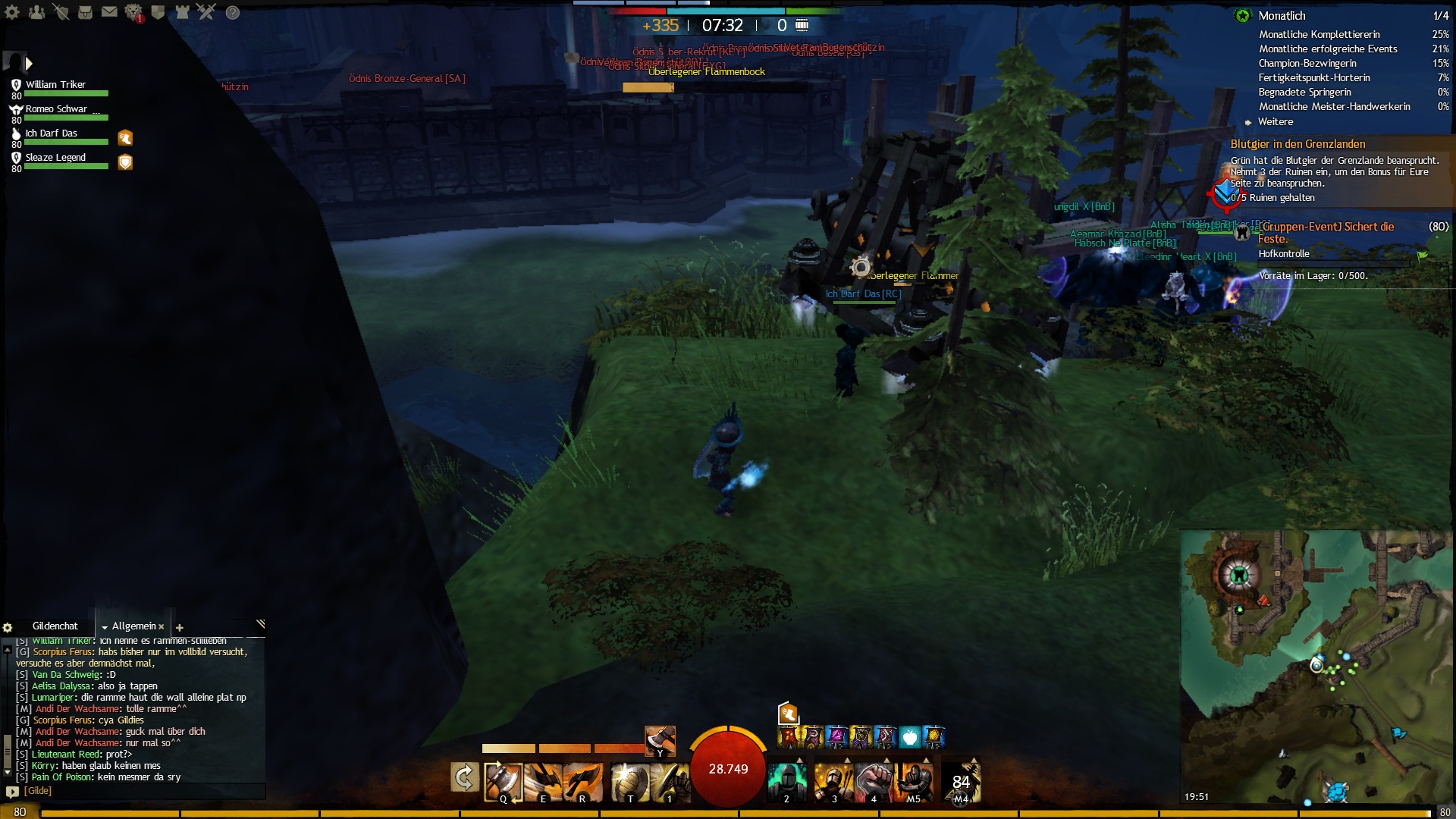This screenshot has height=819, width=1456.
Task: Activate the shield skill bound to T
Action: coord(629,781)
